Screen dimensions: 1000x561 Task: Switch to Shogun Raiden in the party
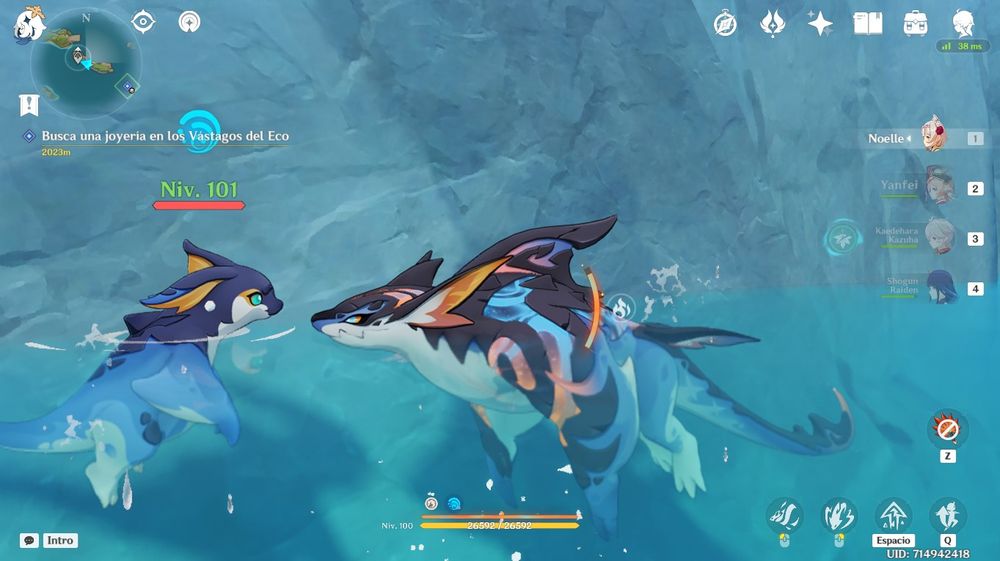935,288
